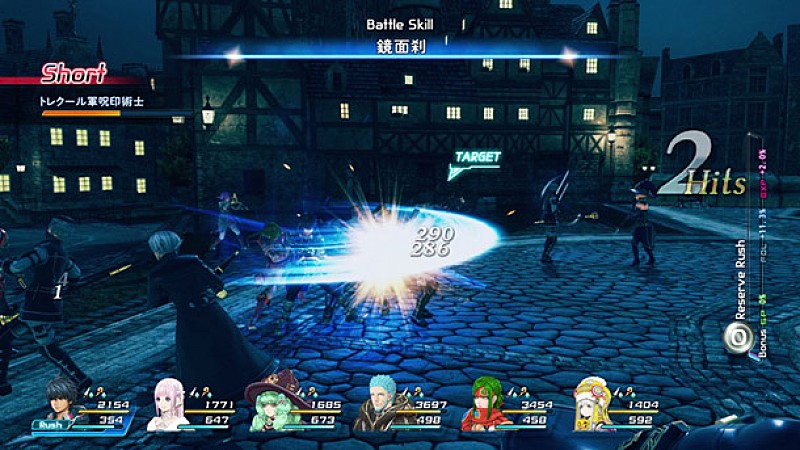
Task: Switch to the pink-haired girl portrait
Action: pyautogui.click(x=167, y=405)
